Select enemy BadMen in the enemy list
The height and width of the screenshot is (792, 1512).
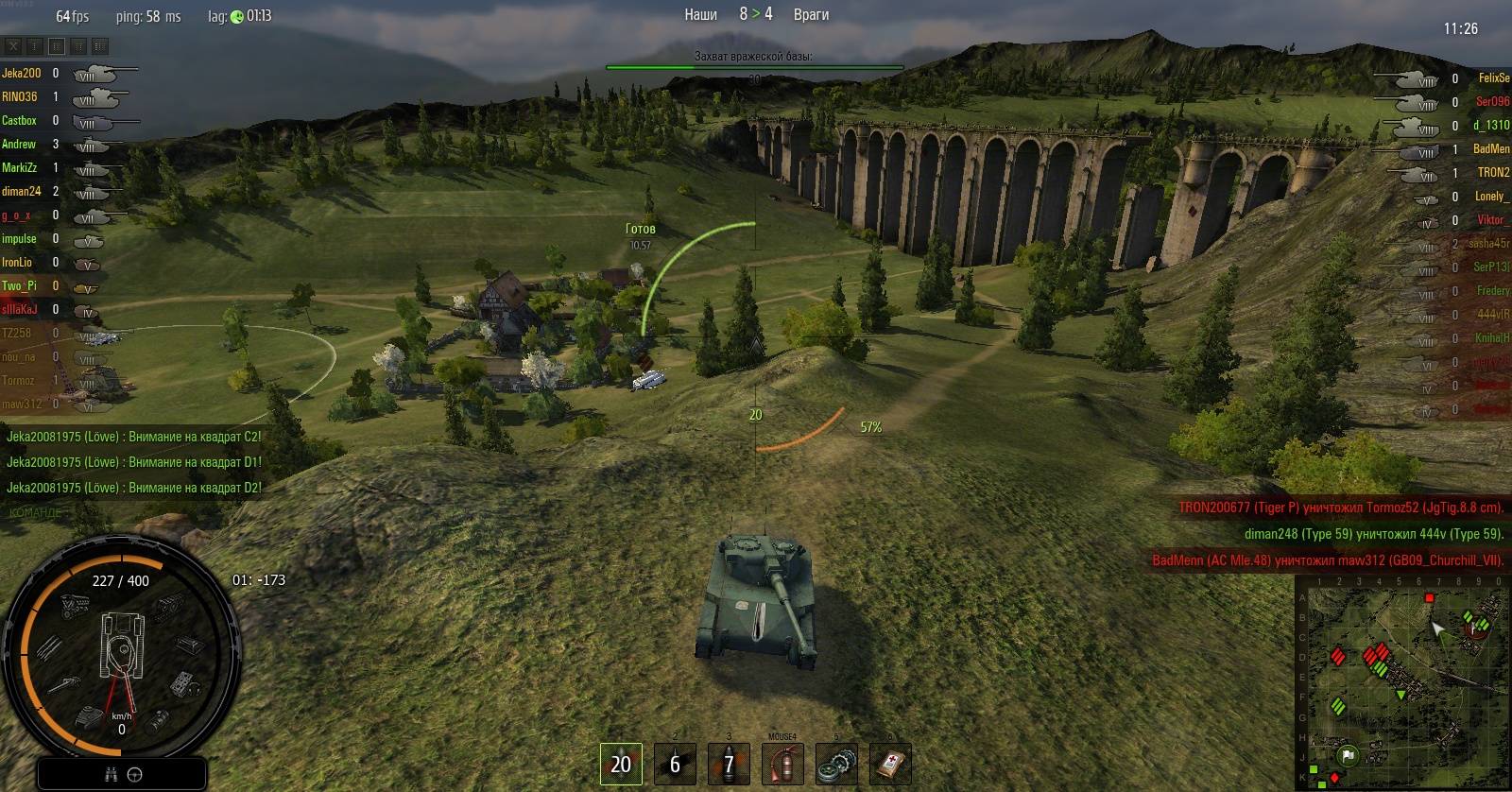pos(1491,149)
